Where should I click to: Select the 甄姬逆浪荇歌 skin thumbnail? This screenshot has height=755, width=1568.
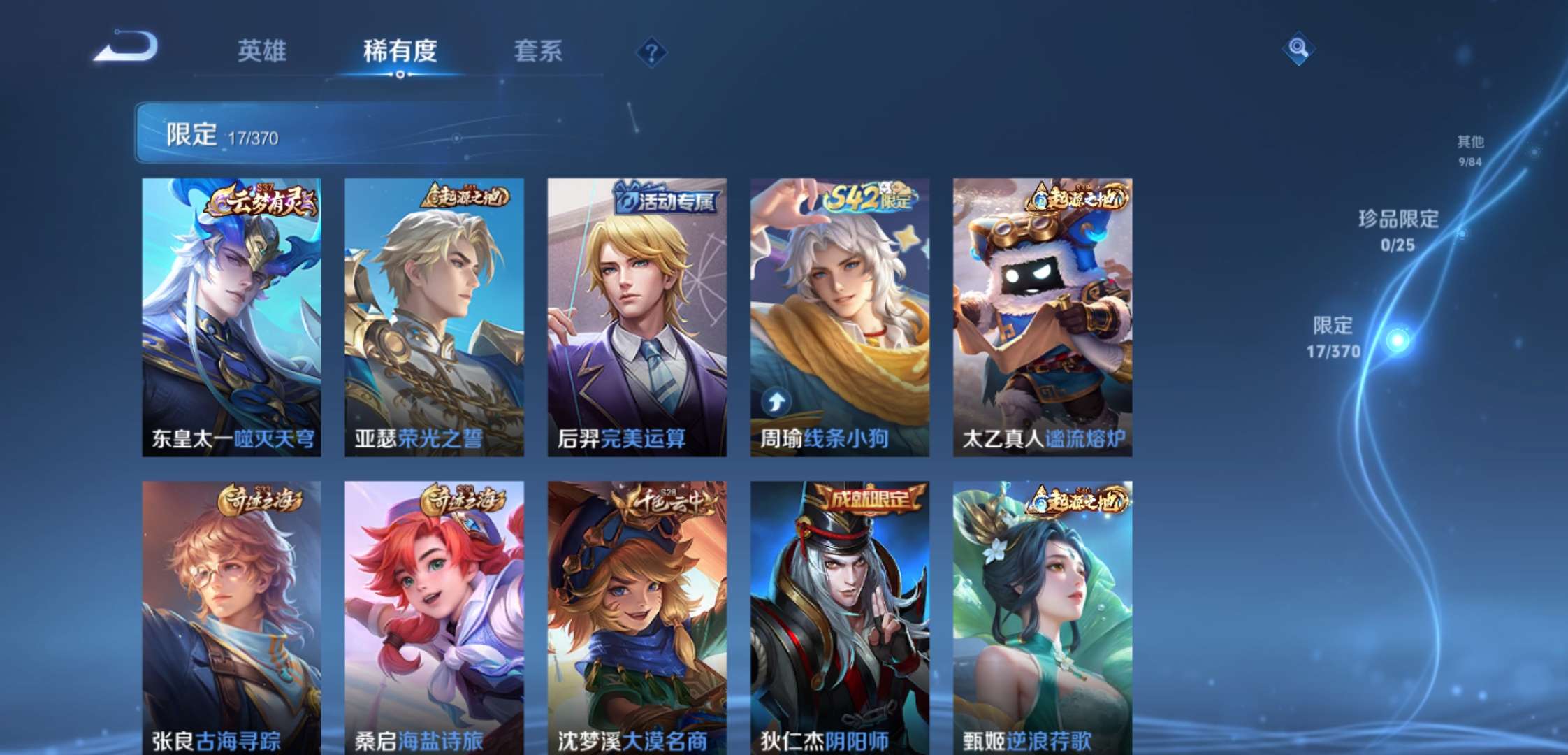(1041, 615)
